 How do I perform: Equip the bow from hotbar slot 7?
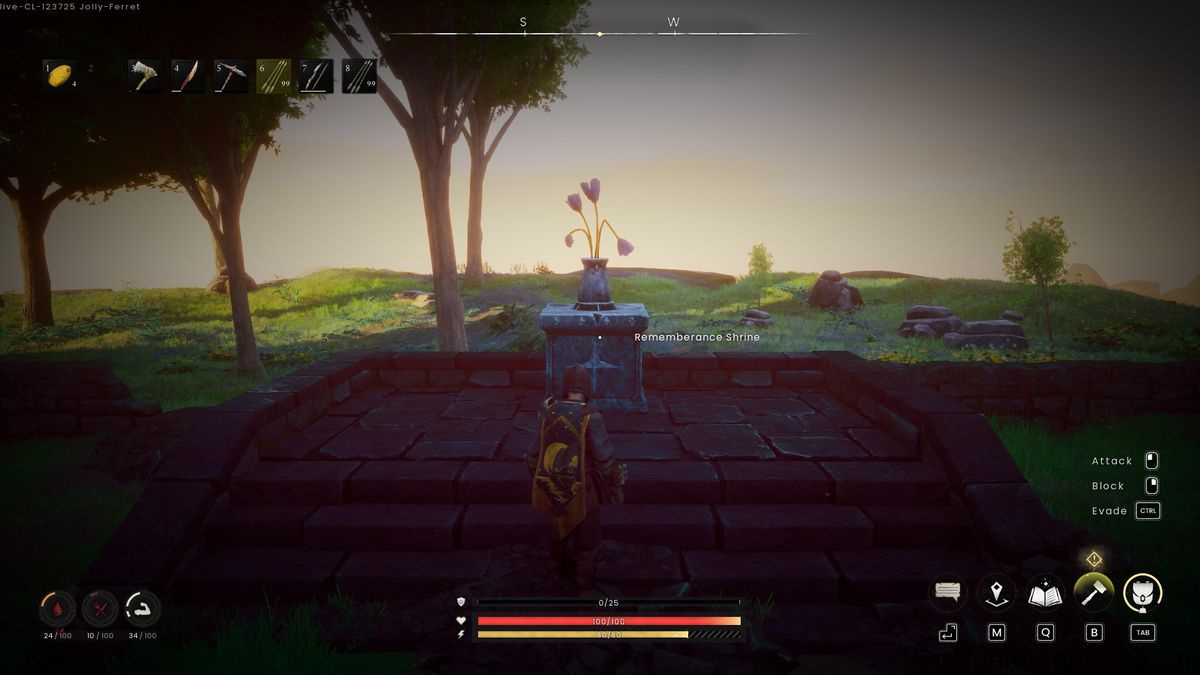[317, 76]
